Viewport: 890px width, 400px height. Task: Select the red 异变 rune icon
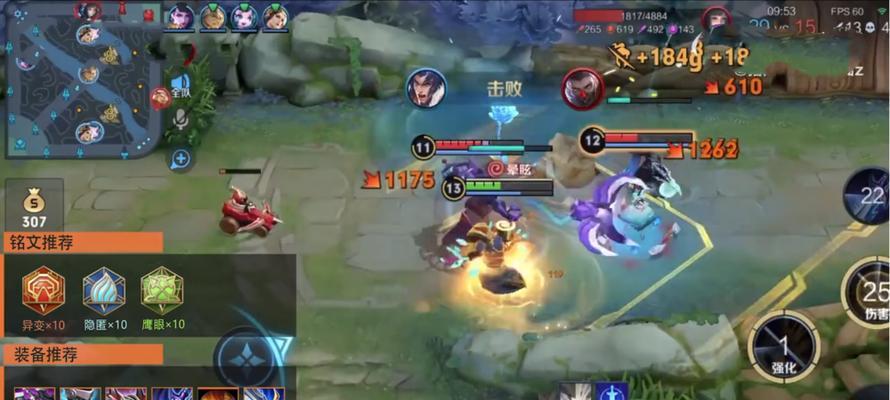pos(44,290)
